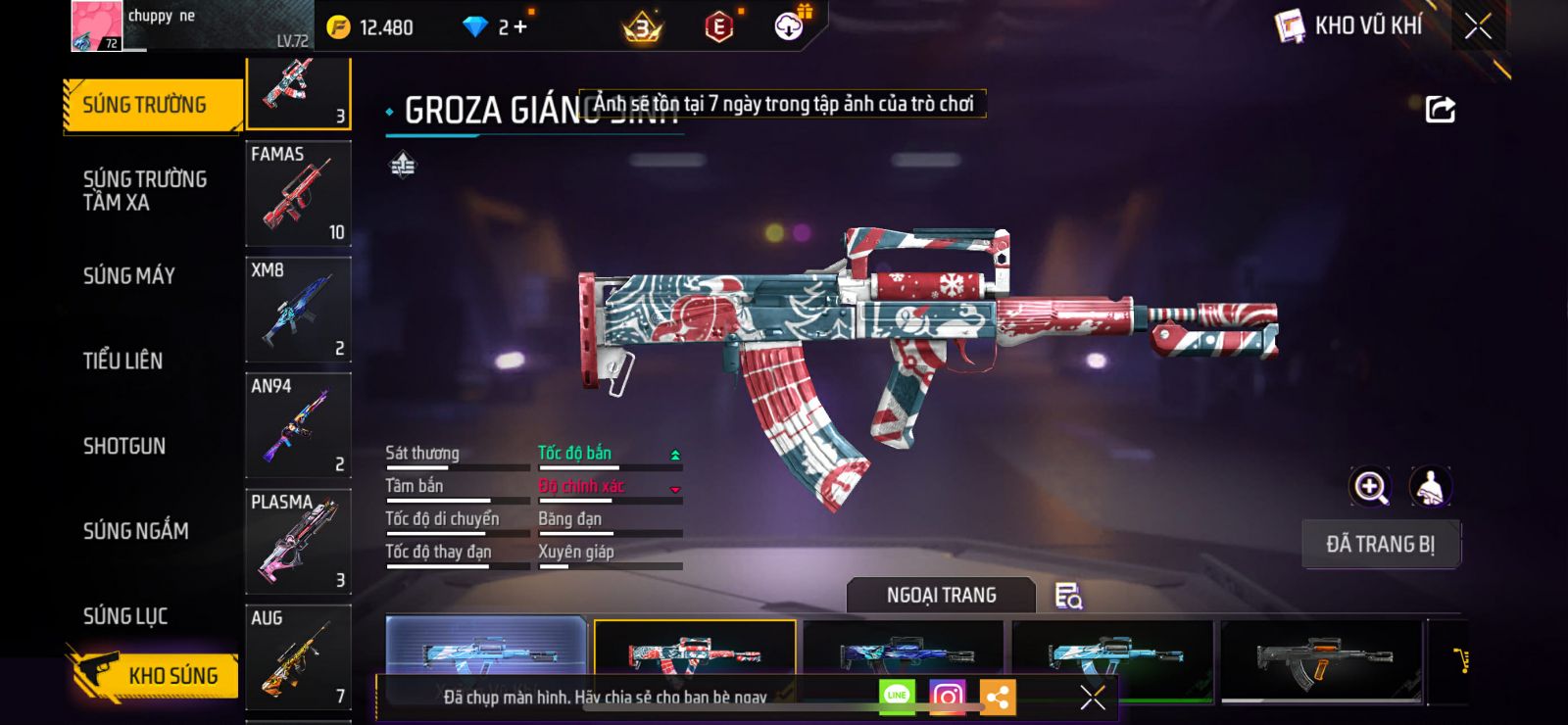Share the Groza skin via share icon
The width and height of the screenshot is (1568, 725).
[1440, 109]
